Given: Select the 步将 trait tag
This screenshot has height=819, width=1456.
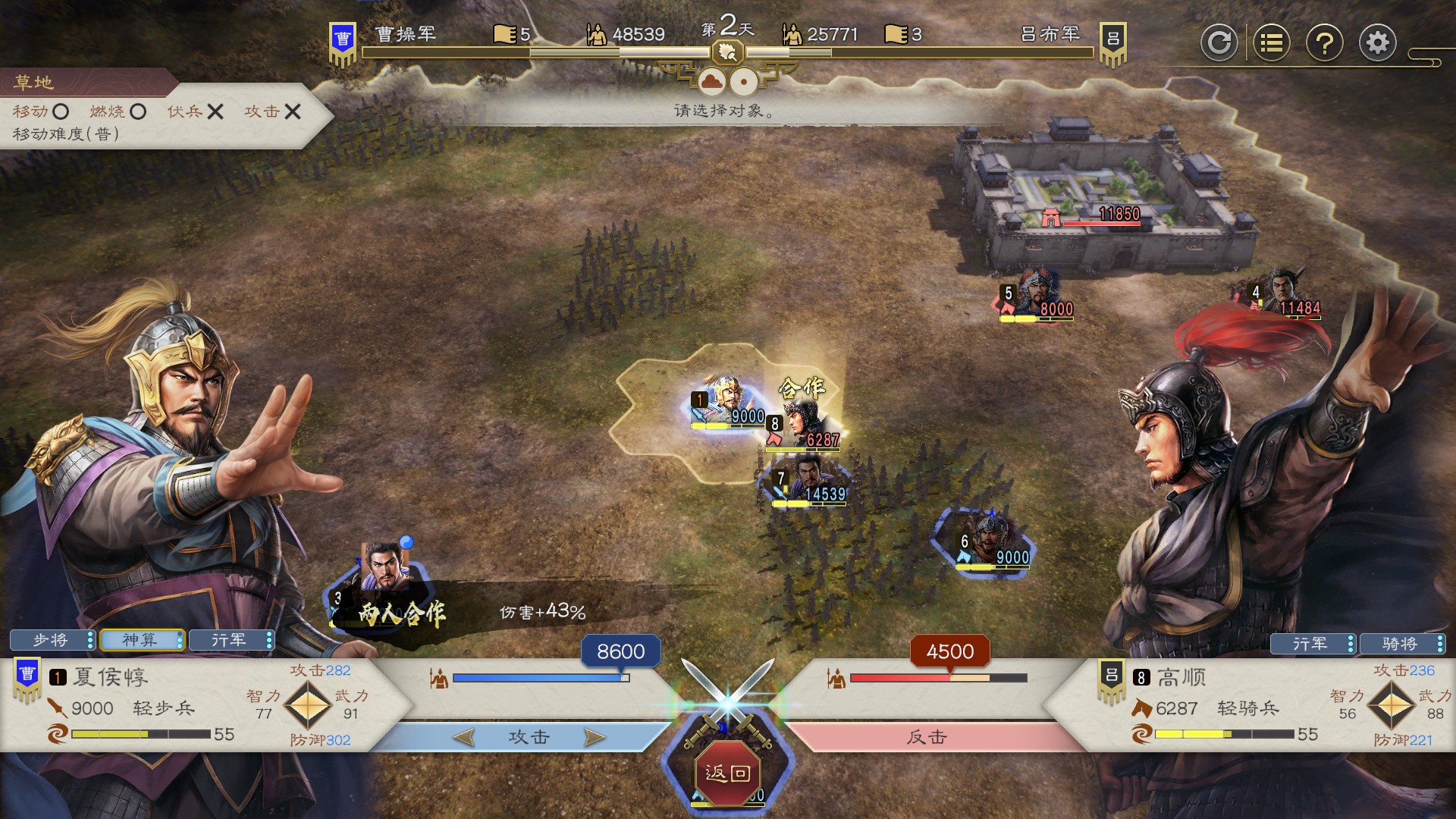Looking at the screenshot, I should (52, 641).
